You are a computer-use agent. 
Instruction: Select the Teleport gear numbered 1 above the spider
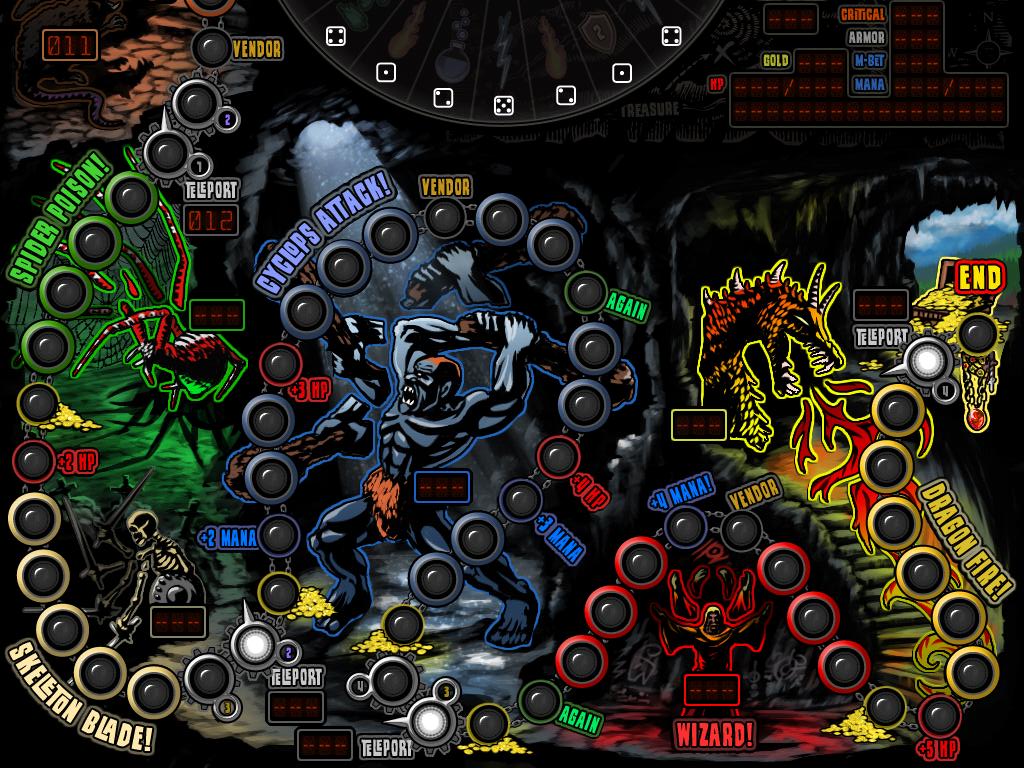[x=163, y=151]
